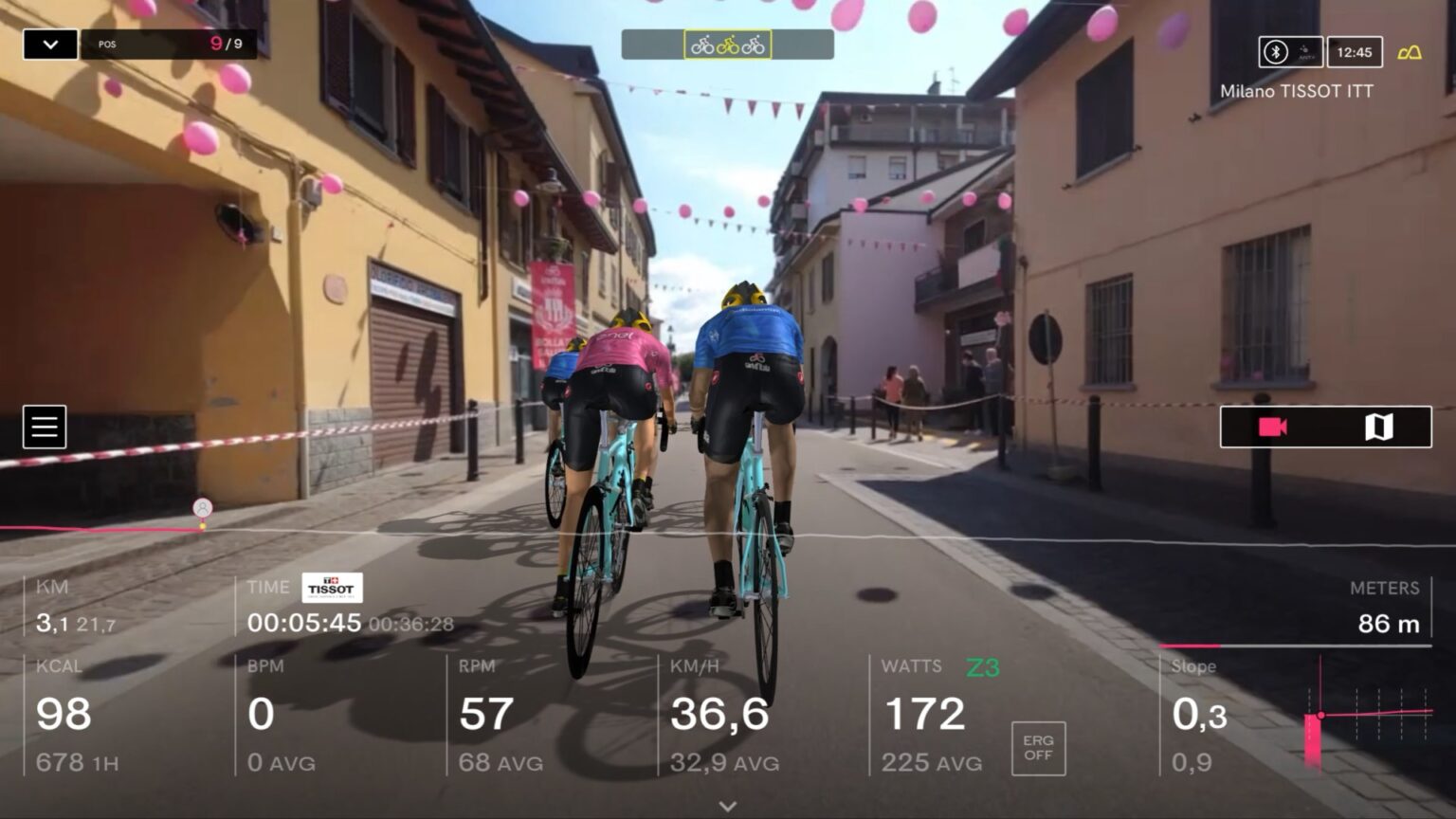Collapse the HUD with the top-left chevron
This screenshot has width=1456, height=819.
click(49, 44)
